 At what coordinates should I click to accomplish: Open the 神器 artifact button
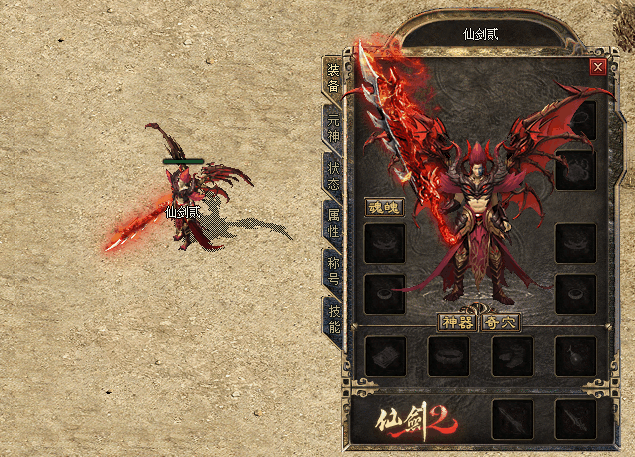[458, 322]
